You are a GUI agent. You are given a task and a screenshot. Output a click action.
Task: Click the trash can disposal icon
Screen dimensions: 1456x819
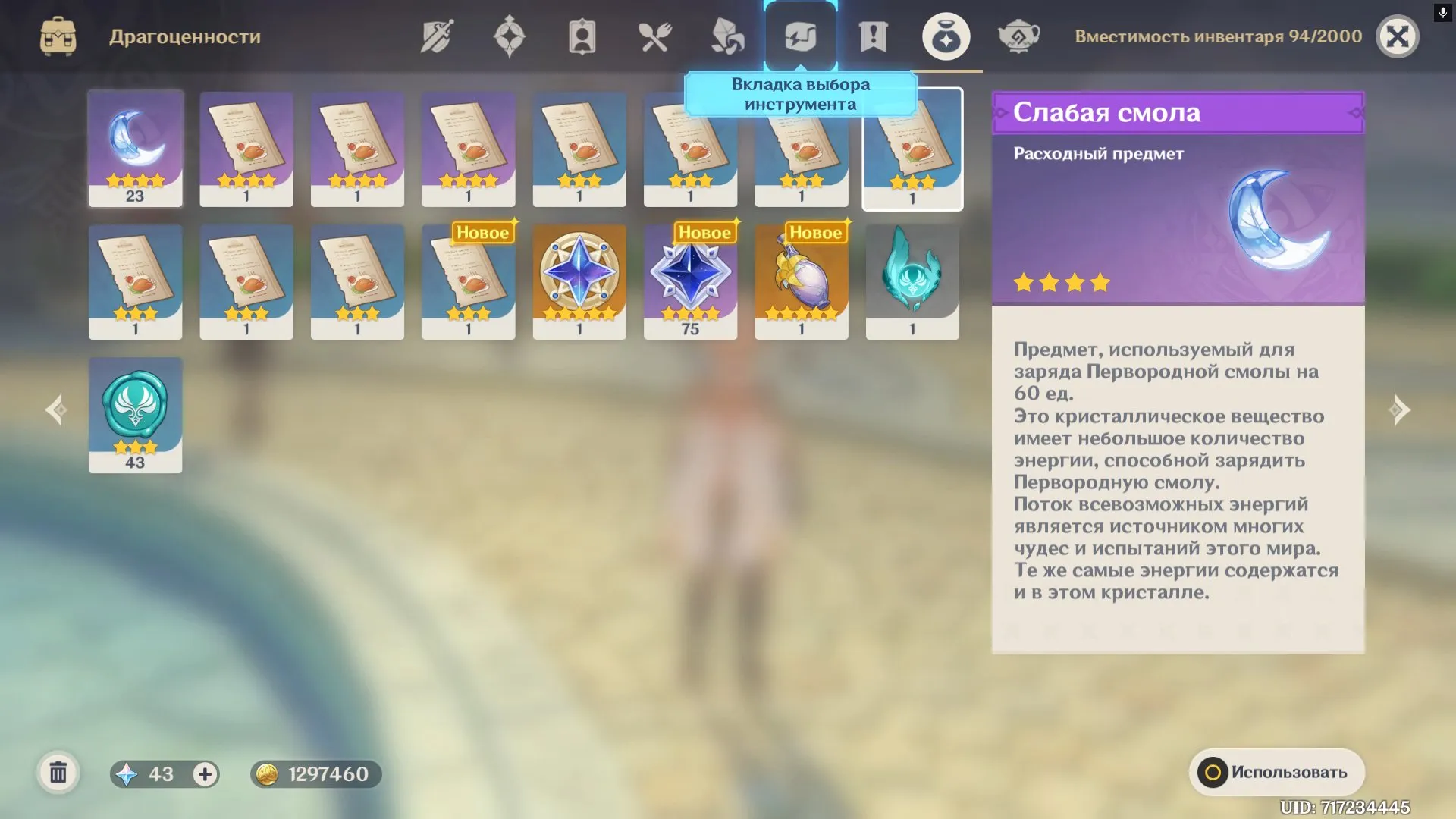click(57, 774)
